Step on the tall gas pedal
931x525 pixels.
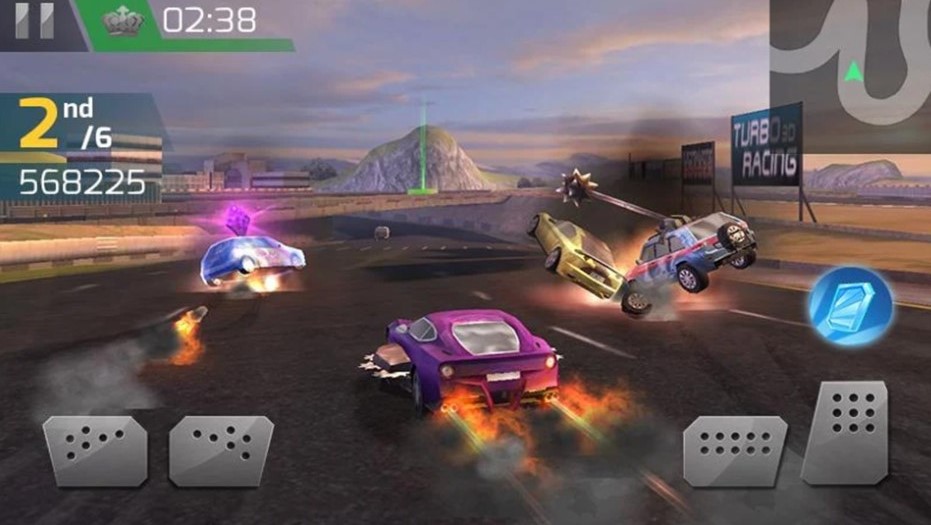[845, 432]
